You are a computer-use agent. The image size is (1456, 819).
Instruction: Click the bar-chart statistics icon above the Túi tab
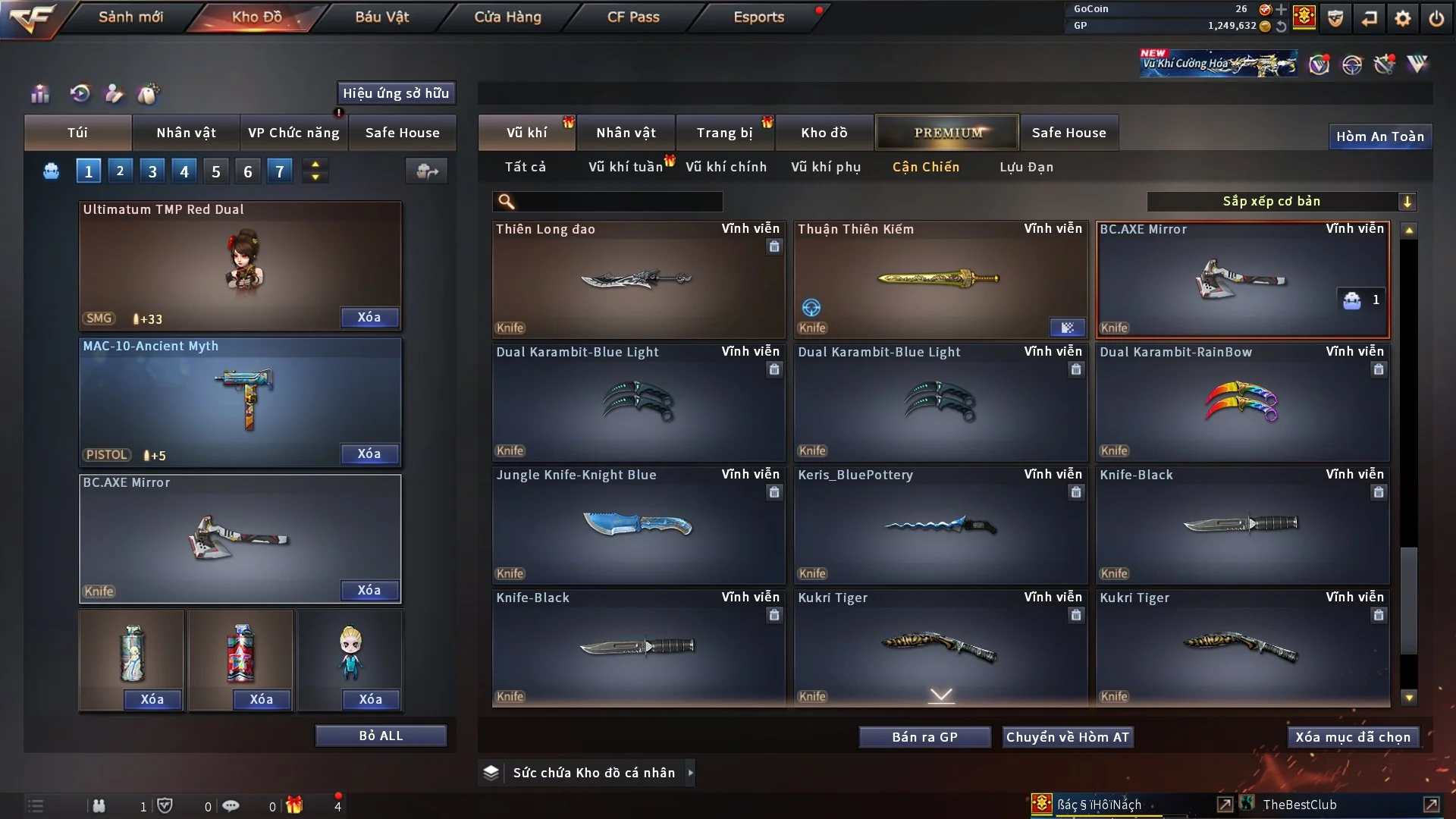(39, 93)
